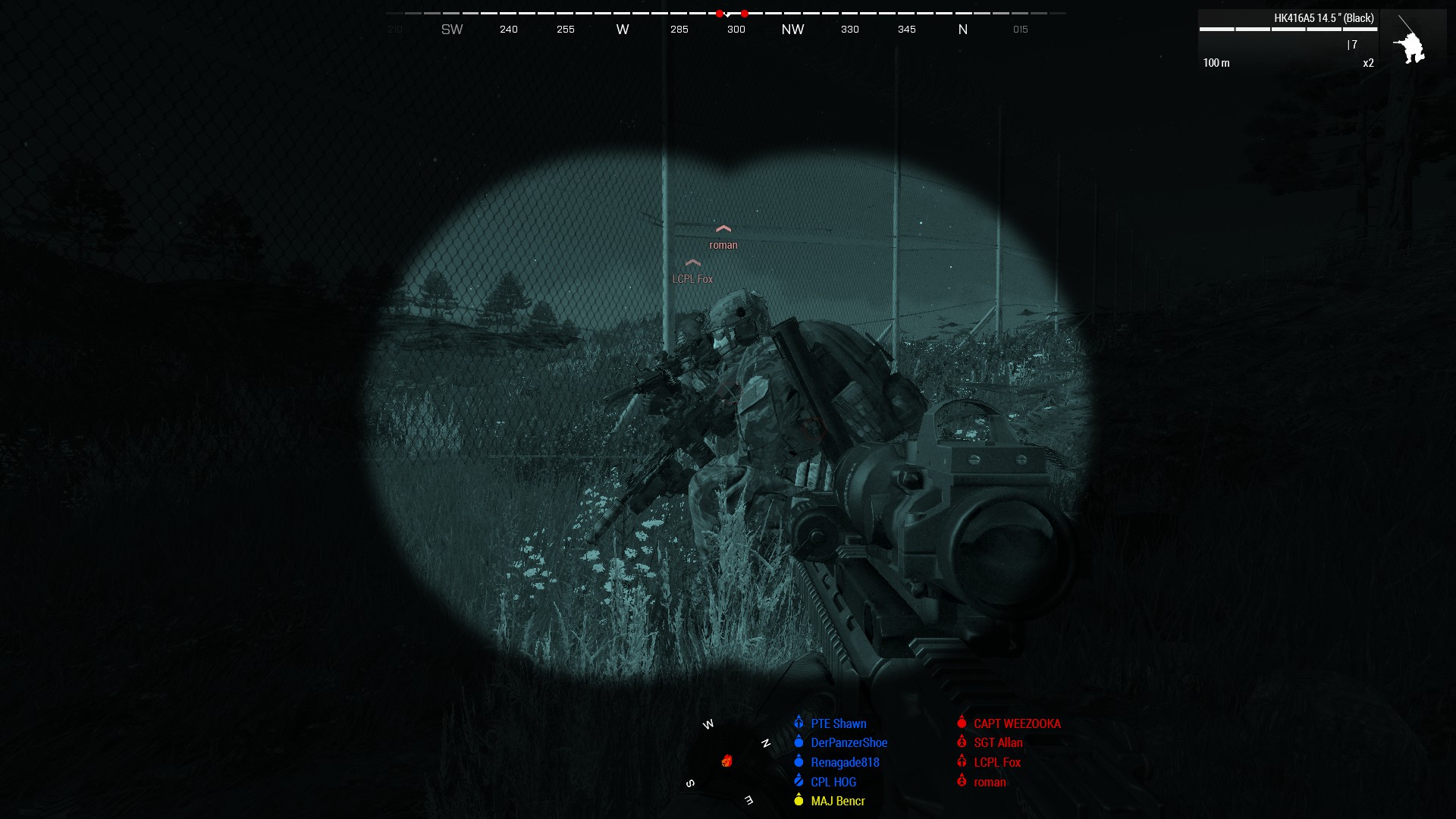Click CAPT WEEZOOKA's red unit icon
The image size is (1456, 819).
[961, 723]
